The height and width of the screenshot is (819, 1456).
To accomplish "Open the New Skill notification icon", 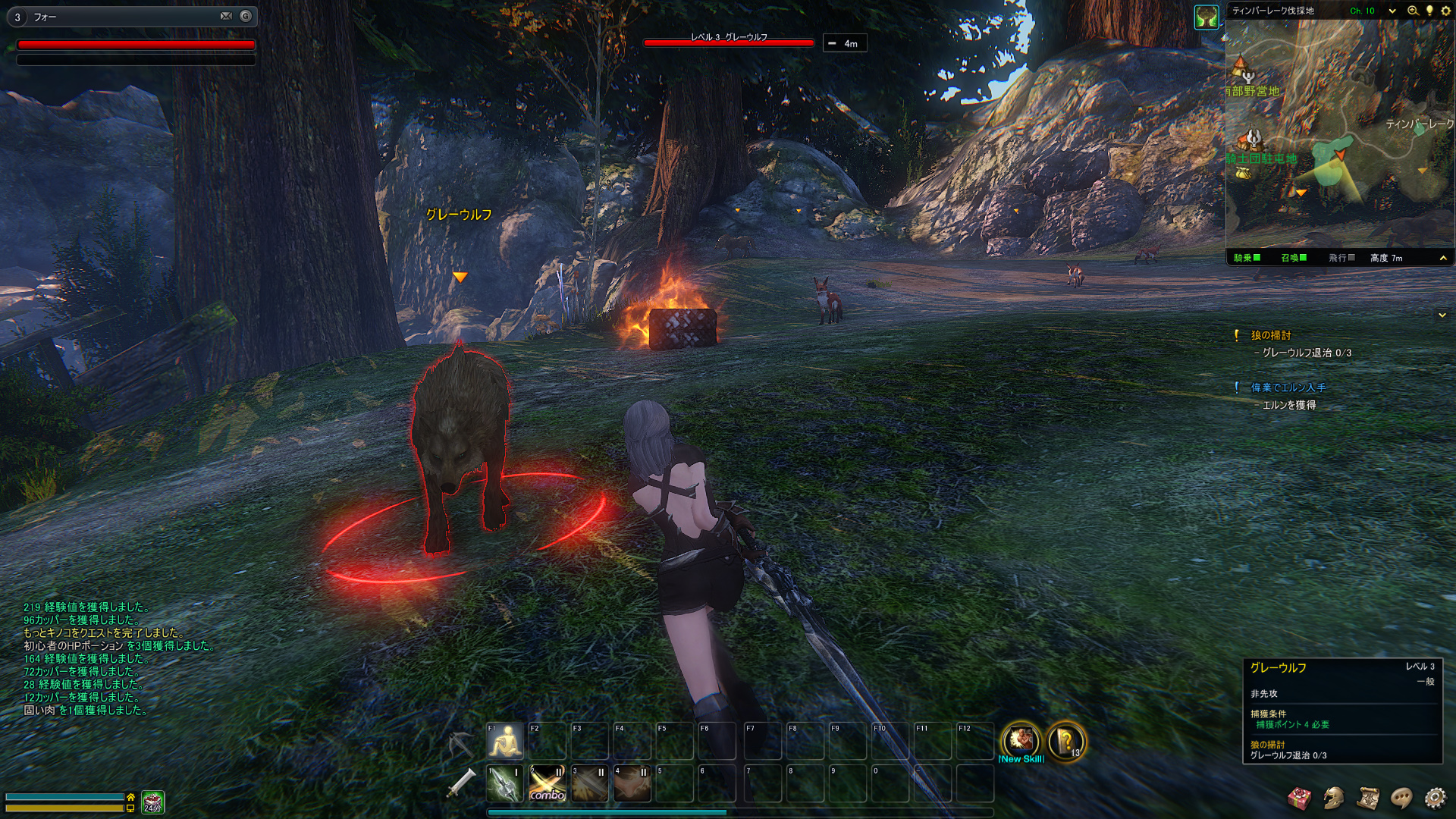I will (x=1021, y=741).
